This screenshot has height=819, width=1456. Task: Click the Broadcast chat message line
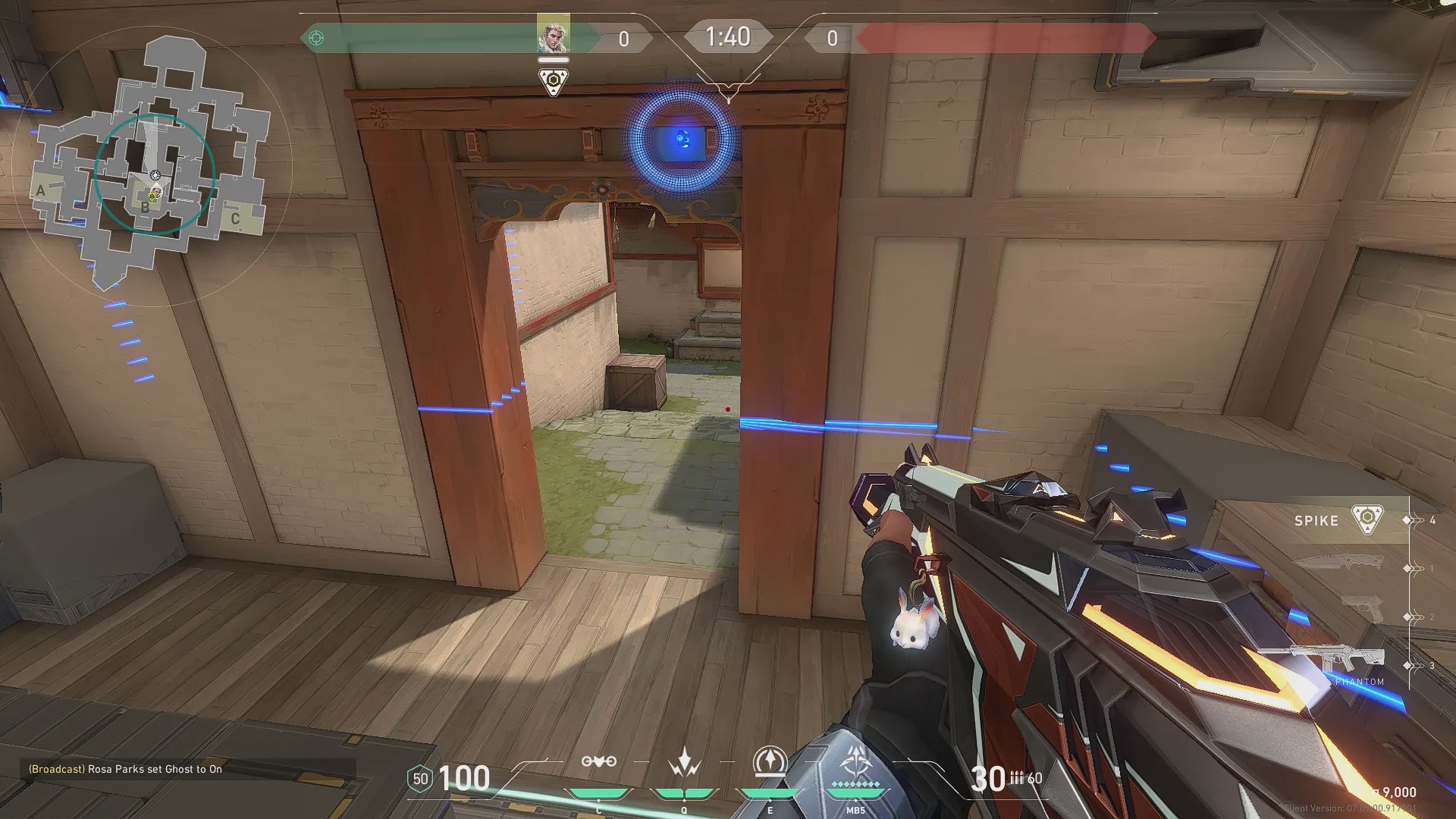[x=125, y=769]
